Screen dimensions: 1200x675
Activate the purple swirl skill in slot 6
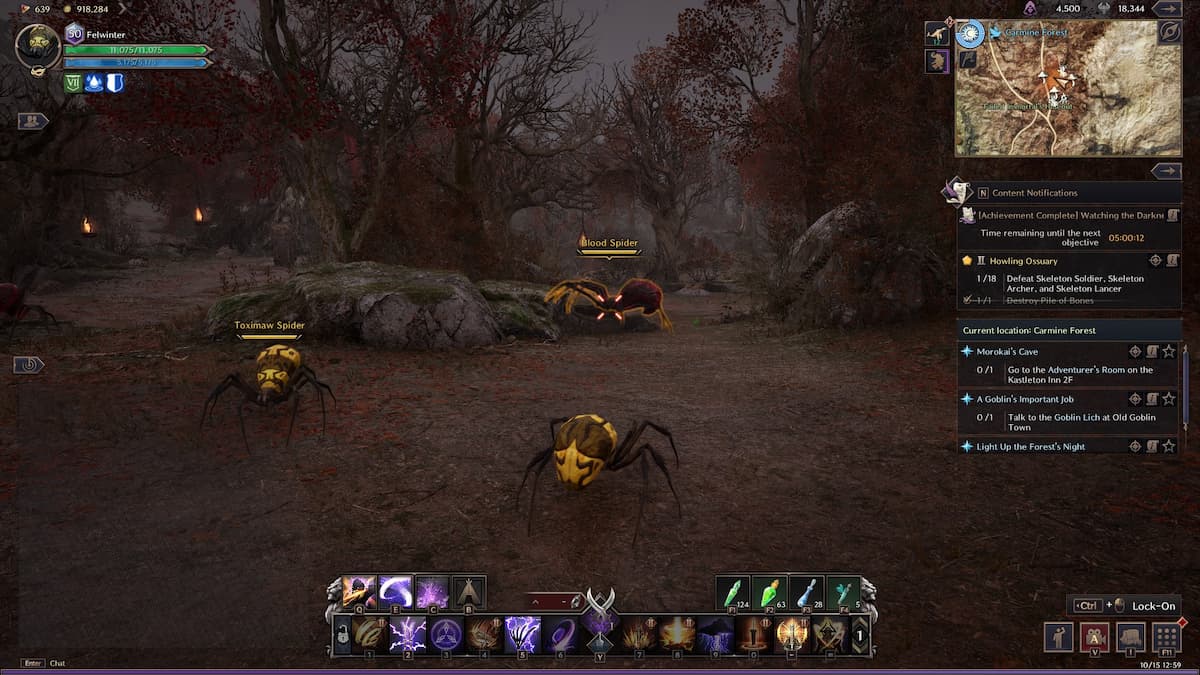(x=560, y=634)
